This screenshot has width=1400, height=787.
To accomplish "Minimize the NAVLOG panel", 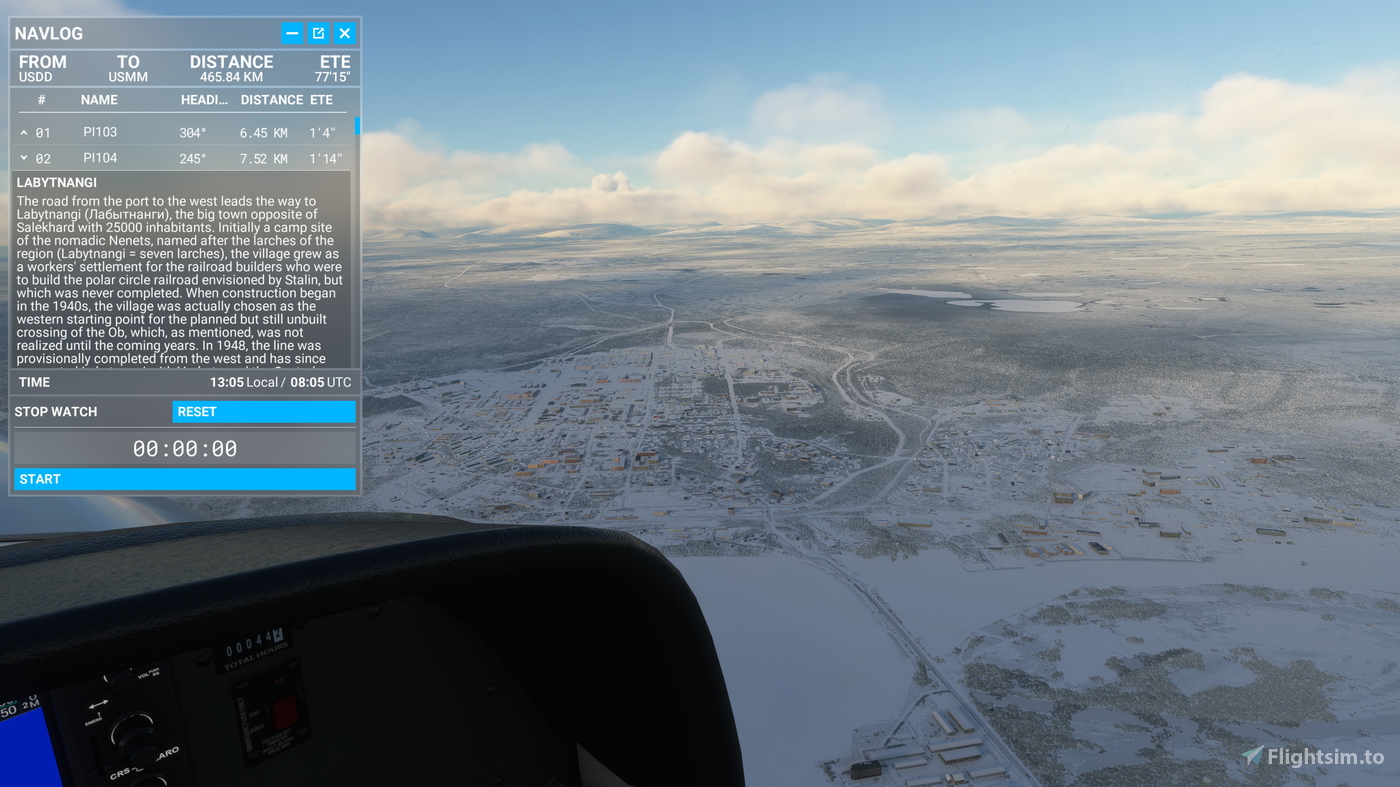I will (292, 34).
